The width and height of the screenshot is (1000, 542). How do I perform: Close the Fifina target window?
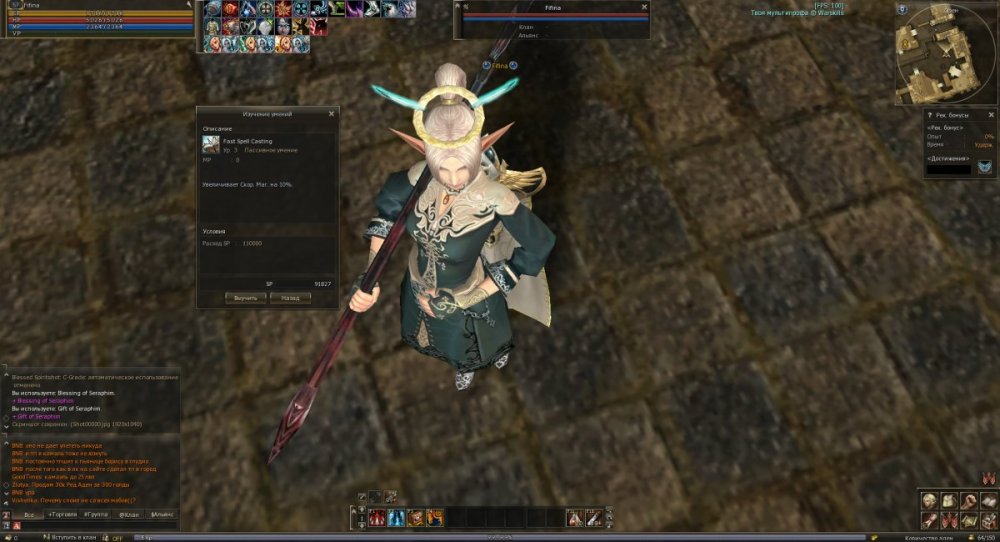click(642, 6)
